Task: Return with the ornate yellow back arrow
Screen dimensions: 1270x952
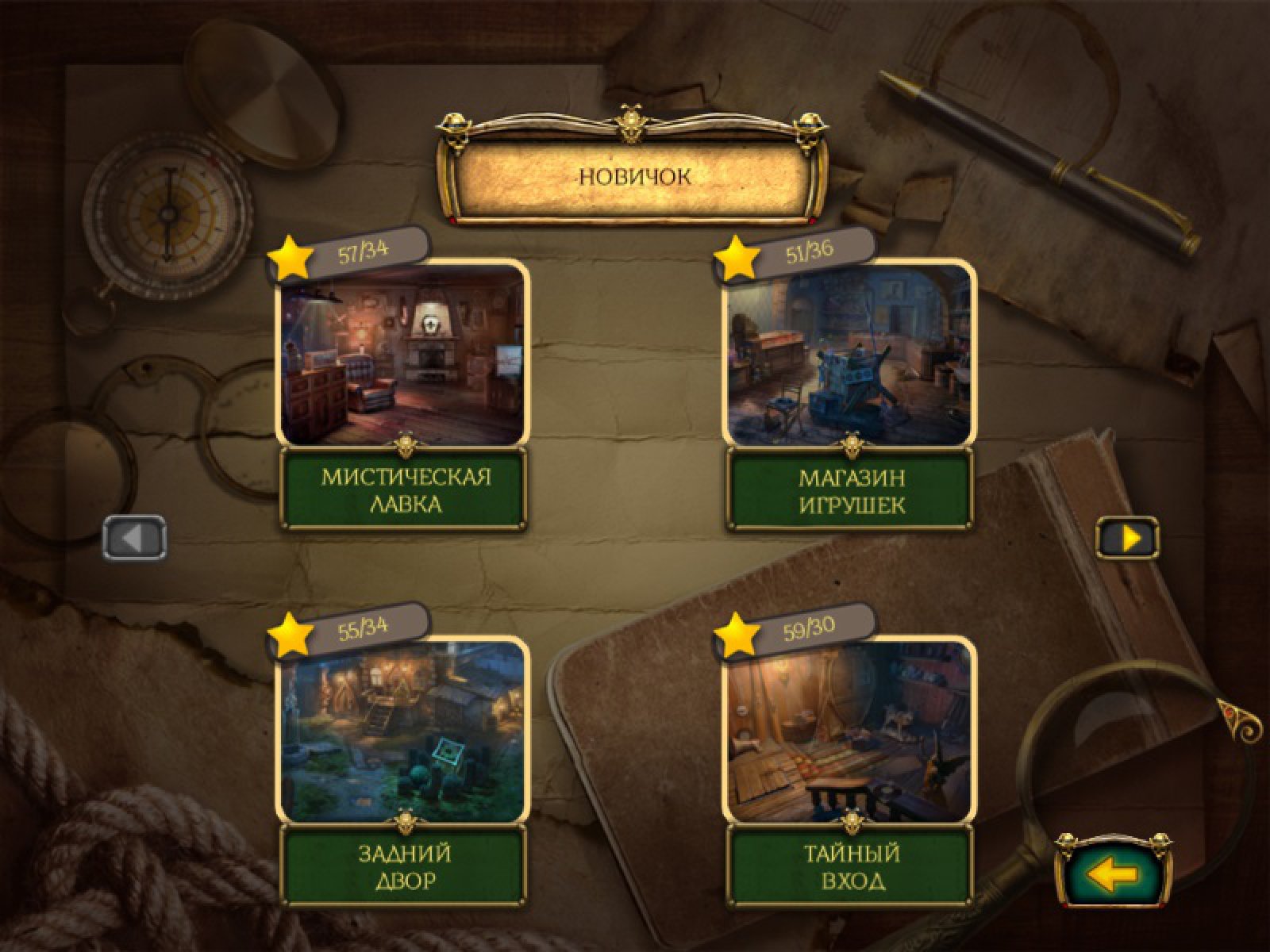Action: (x=1114, y=875)
